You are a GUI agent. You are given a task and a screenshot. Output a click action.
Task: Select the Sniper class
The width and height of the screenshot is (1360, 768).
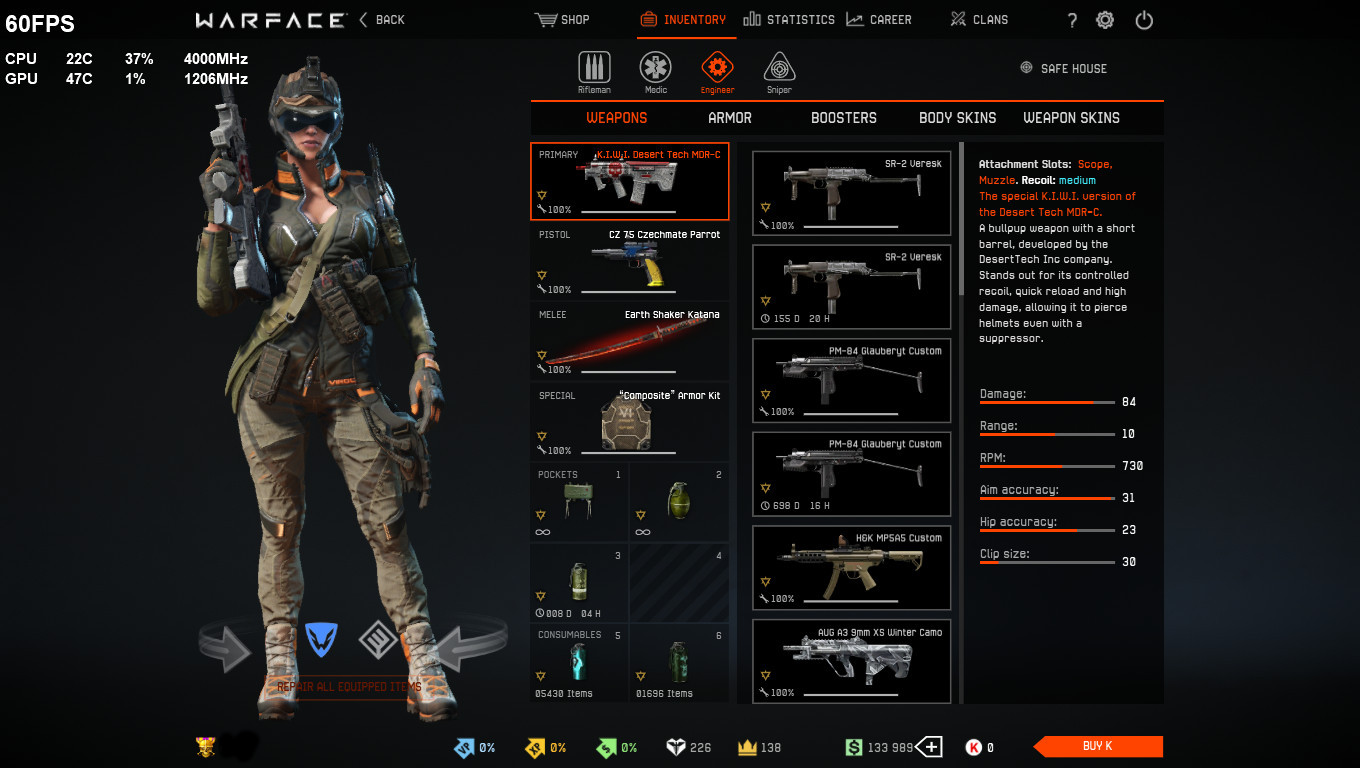(x=779, y=71)
